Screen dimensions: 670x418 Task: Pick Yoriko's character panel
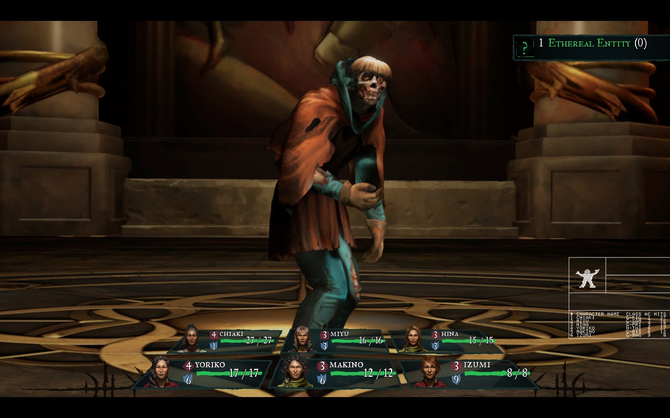[205, 372]
